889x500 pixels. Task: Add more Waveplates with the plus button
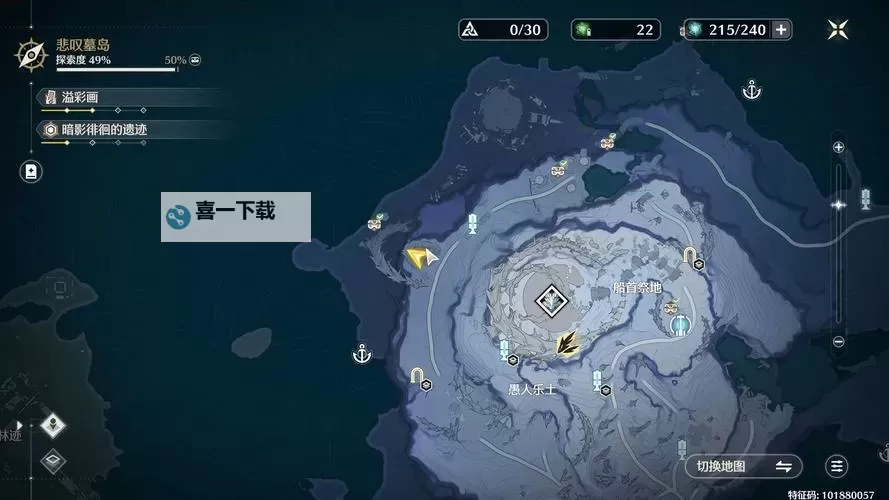tap(781, 29)
